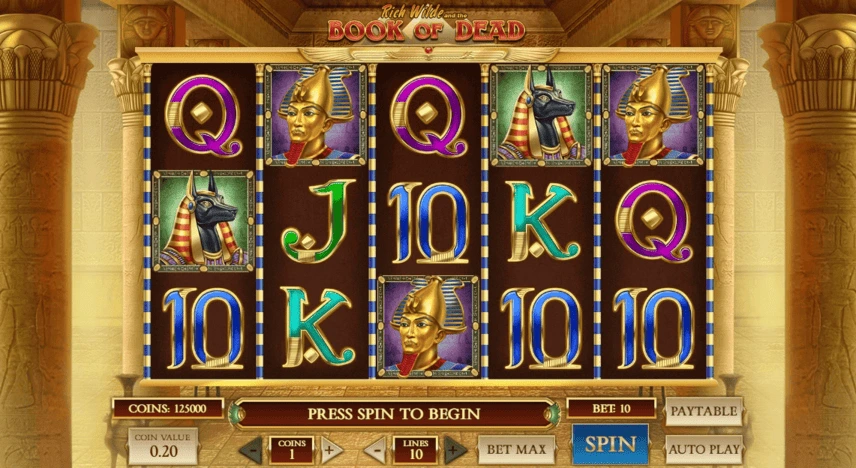Image resolution: width=856 pixels, height=468 pixels.
Task: Activate Auto Play
Action: point(704,447)
